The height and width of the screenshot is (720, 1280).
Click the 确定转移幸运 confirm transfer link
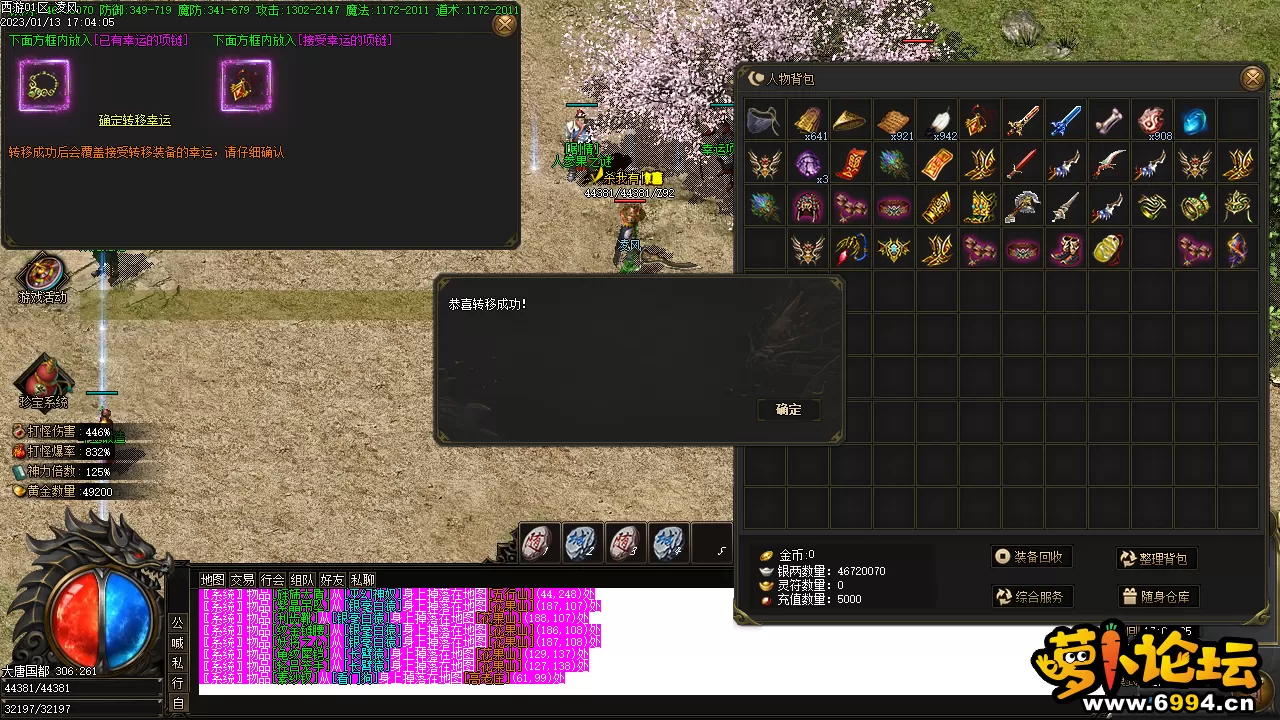[134, 120]
